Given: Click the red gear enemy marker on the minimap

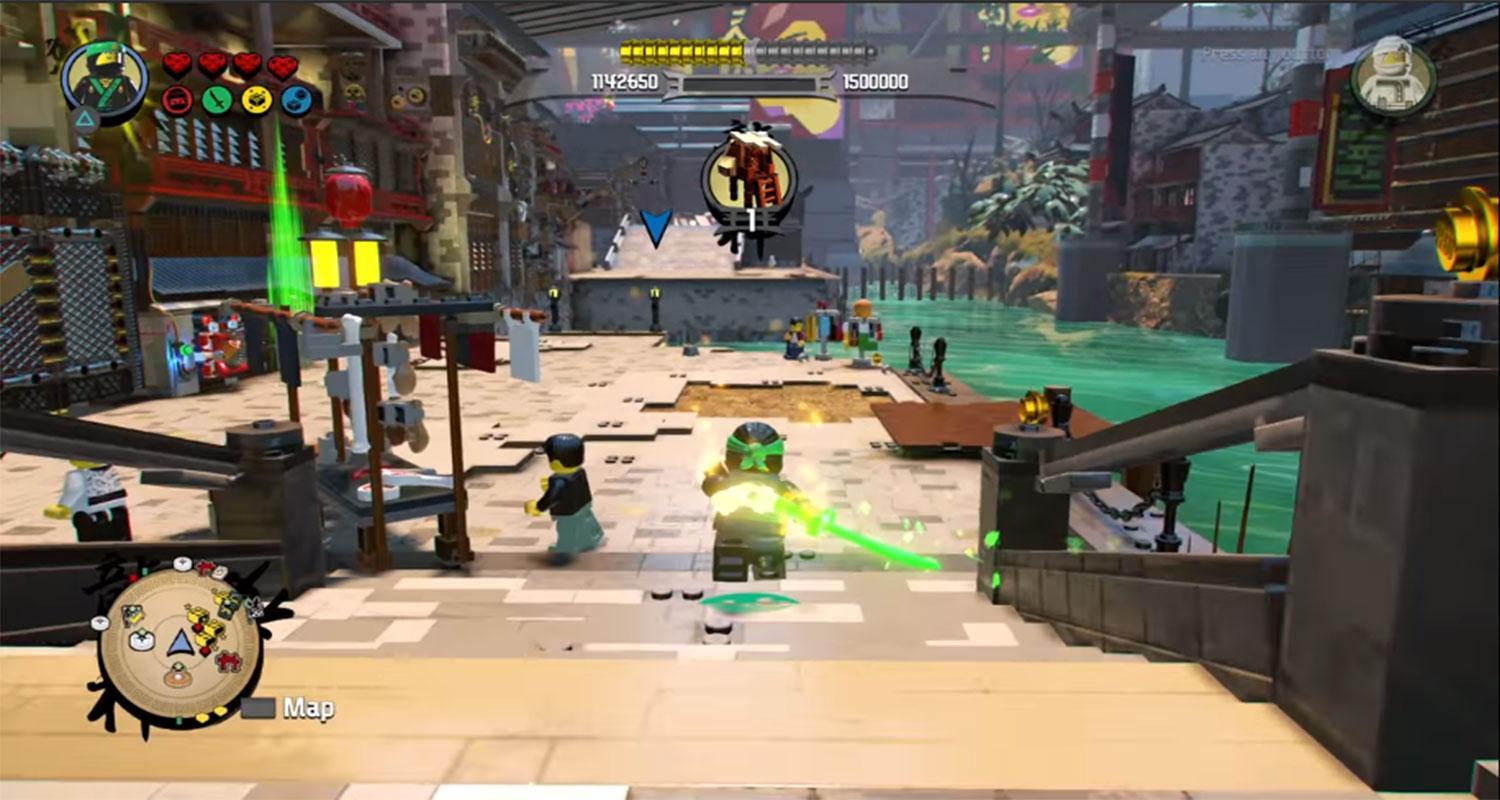Looking at the screenshot, I should pyautogui.click(x=228, y=660).
